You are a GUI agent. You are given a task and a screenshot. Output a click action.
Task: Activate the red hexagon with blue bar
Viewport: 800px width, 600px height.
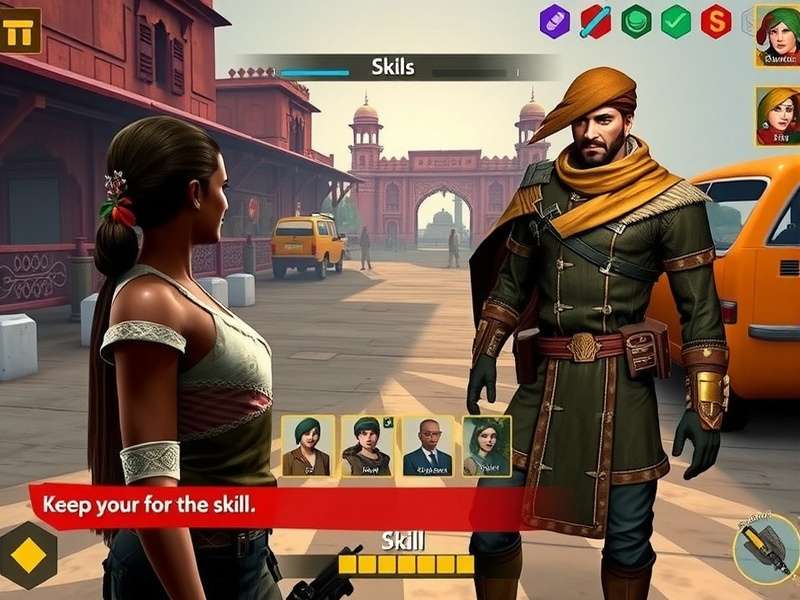click(x=596, y=21)
